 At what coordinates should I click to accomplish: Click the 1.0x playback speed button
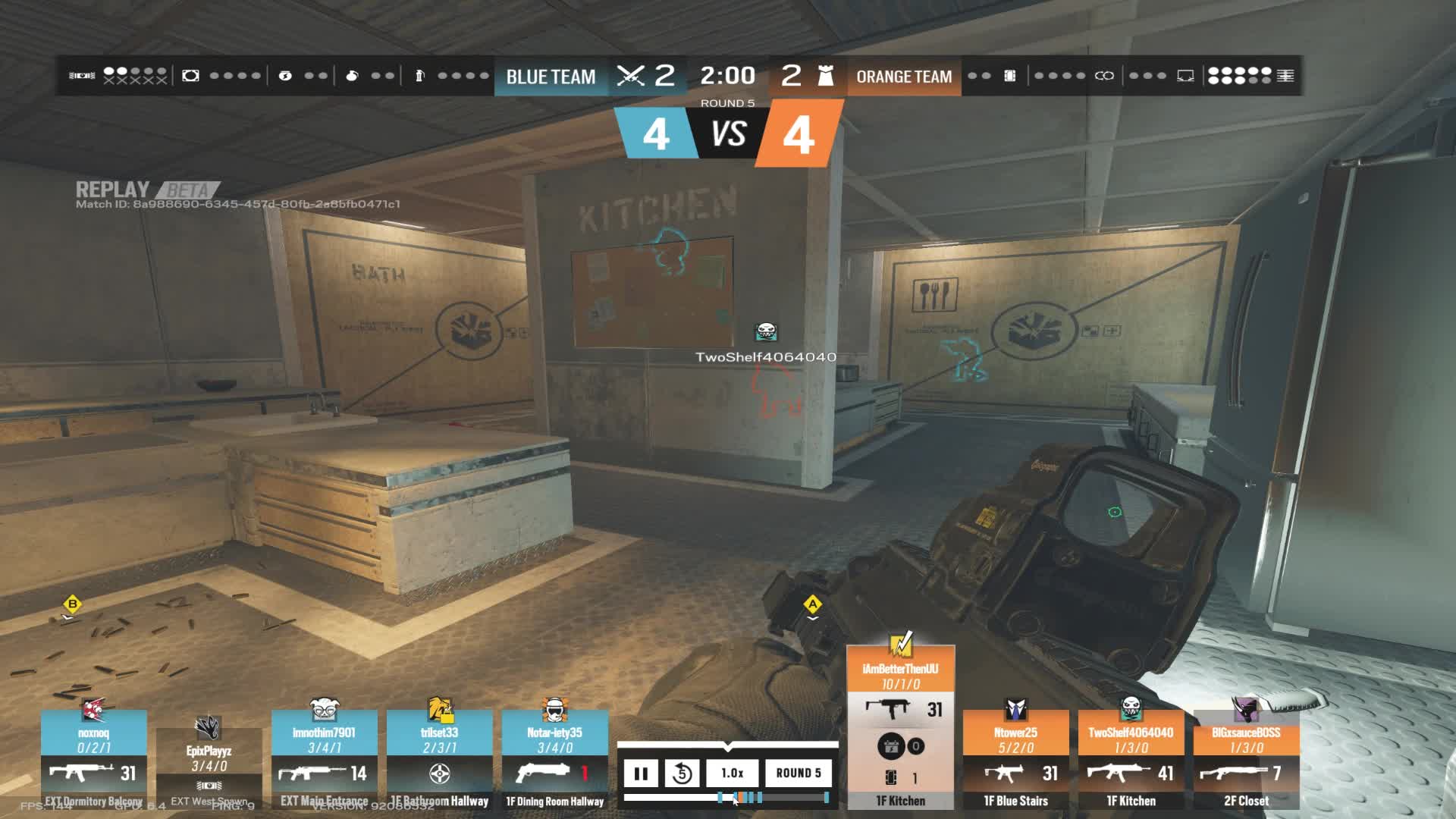[x=733, y=774]
